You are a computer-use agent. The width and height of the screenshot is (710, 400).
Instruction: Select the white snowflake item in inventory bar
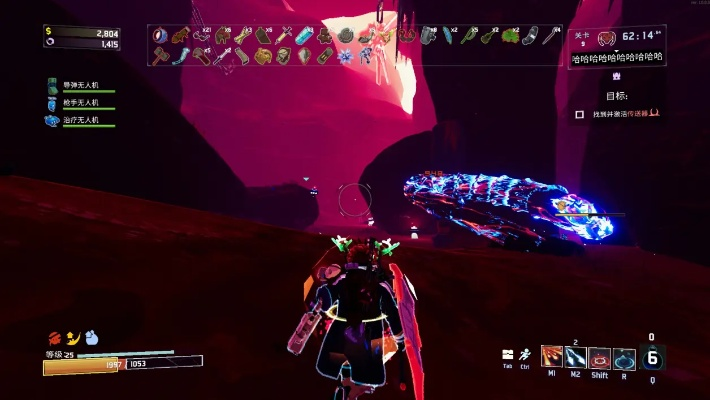tap(345, 55)
